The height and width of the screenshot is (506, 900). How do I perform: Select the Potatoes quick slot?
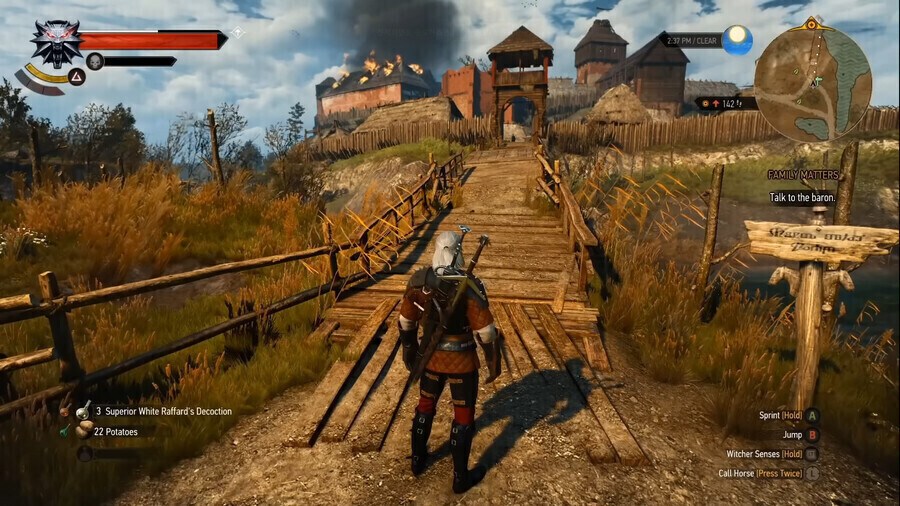[x=116, y=432]
